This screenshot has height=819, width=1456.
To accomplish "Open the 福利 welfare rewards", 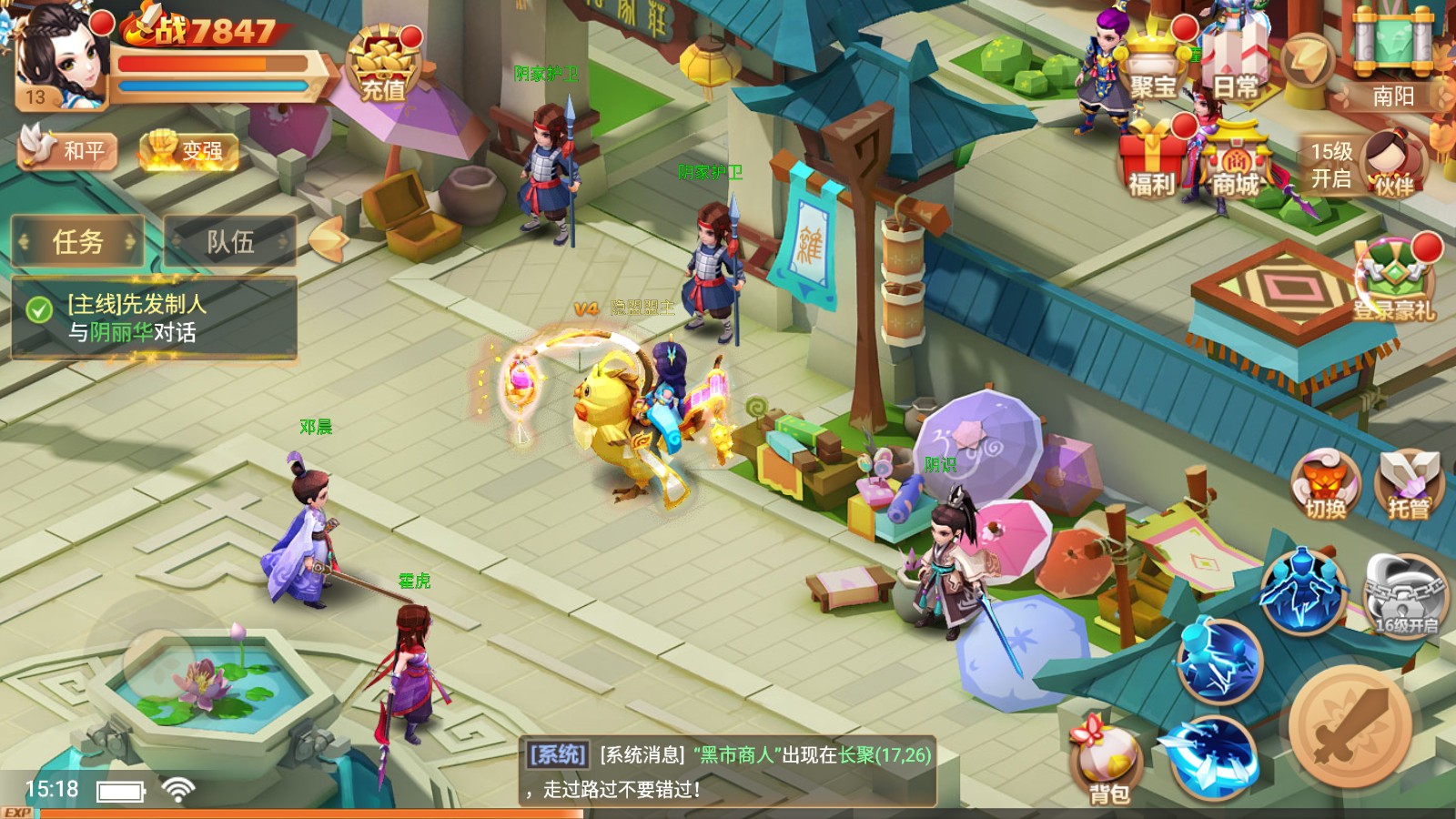I will [1152, 164].
